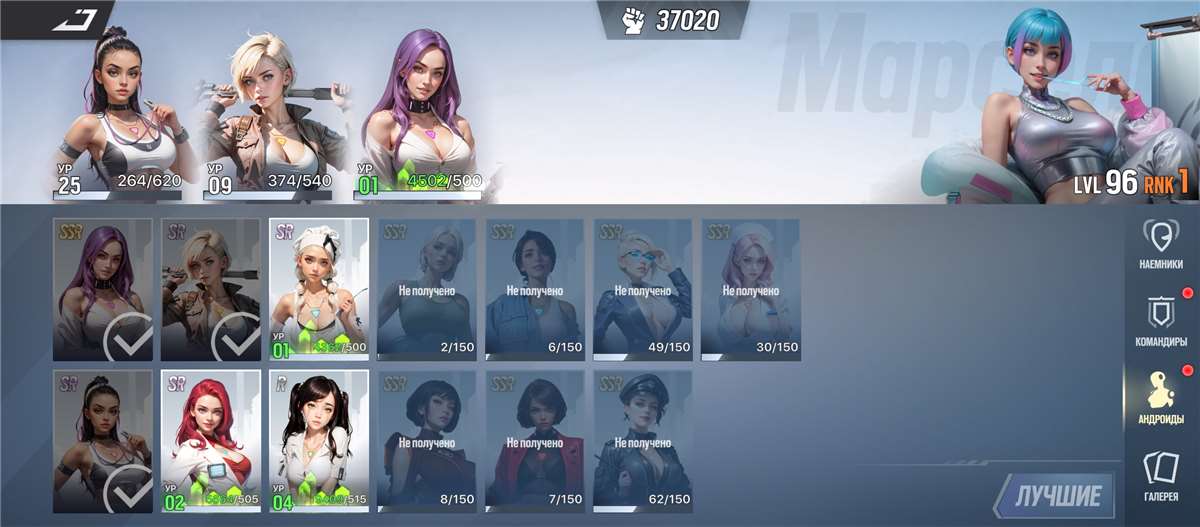Open the locked card showing 2/150
The height and width of the screenshot is (527, 1200).
click(x=427, y=289)
